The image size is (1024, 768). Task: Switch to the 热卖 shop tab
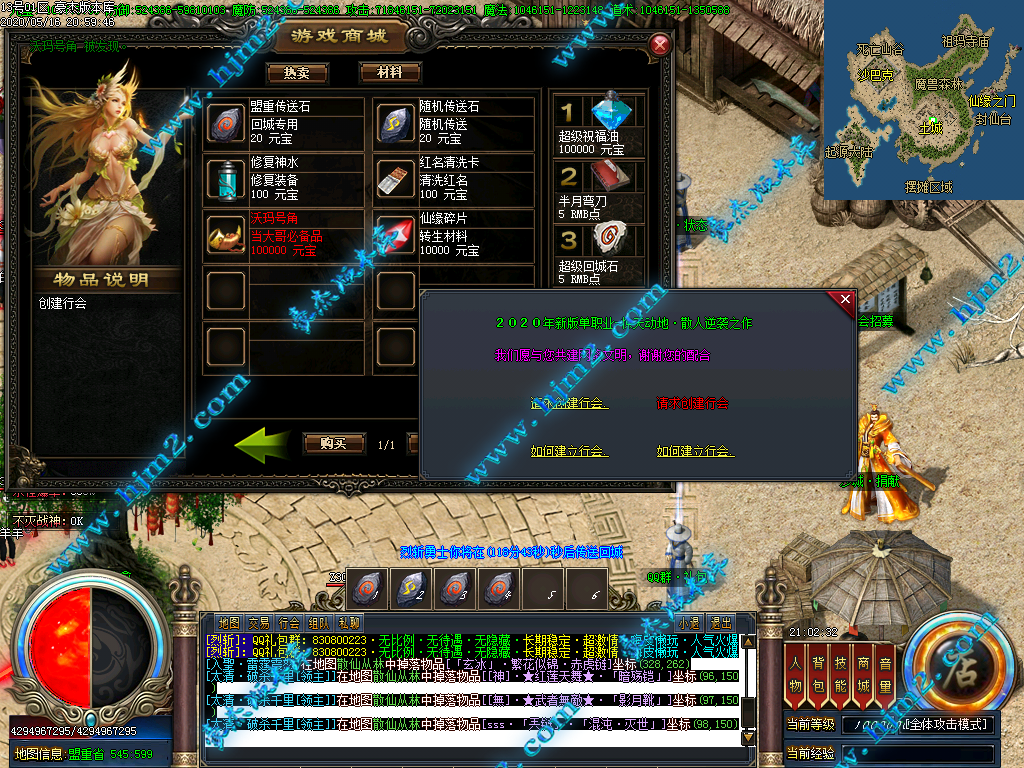tap(297, 73)
